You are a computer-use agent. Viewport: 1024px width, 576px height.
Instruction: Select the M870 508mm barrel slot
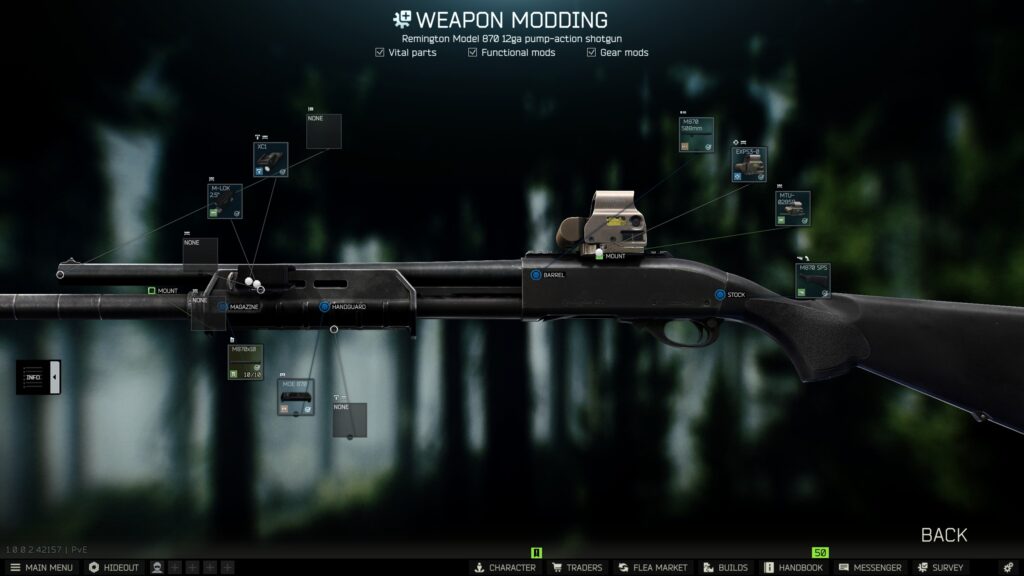click(696, 134)
